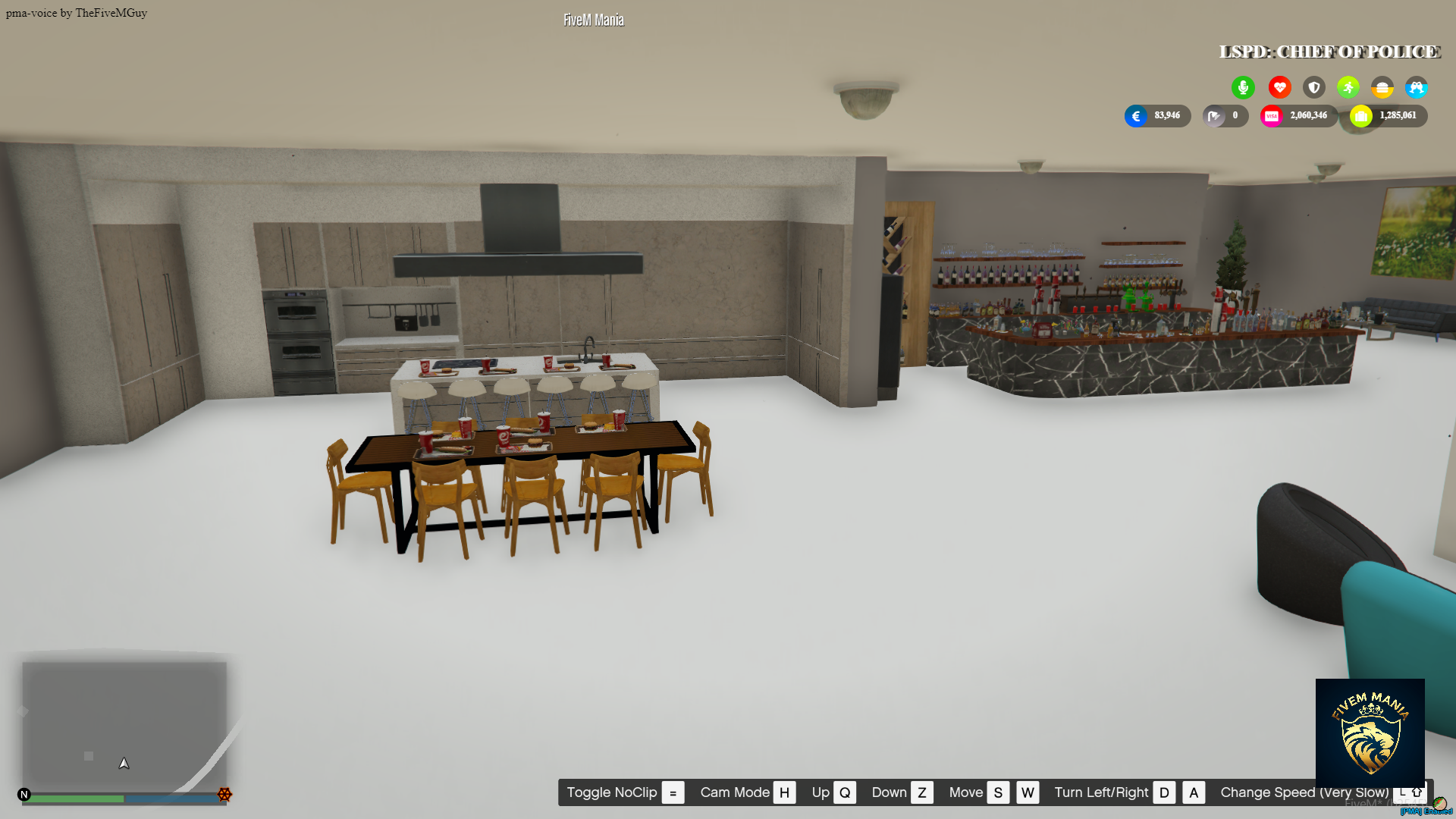Image resolution: width=1456 pixels, height=819 pixels.
Task: Click the shield armor indicator icon
Action: coord(1313,87)
